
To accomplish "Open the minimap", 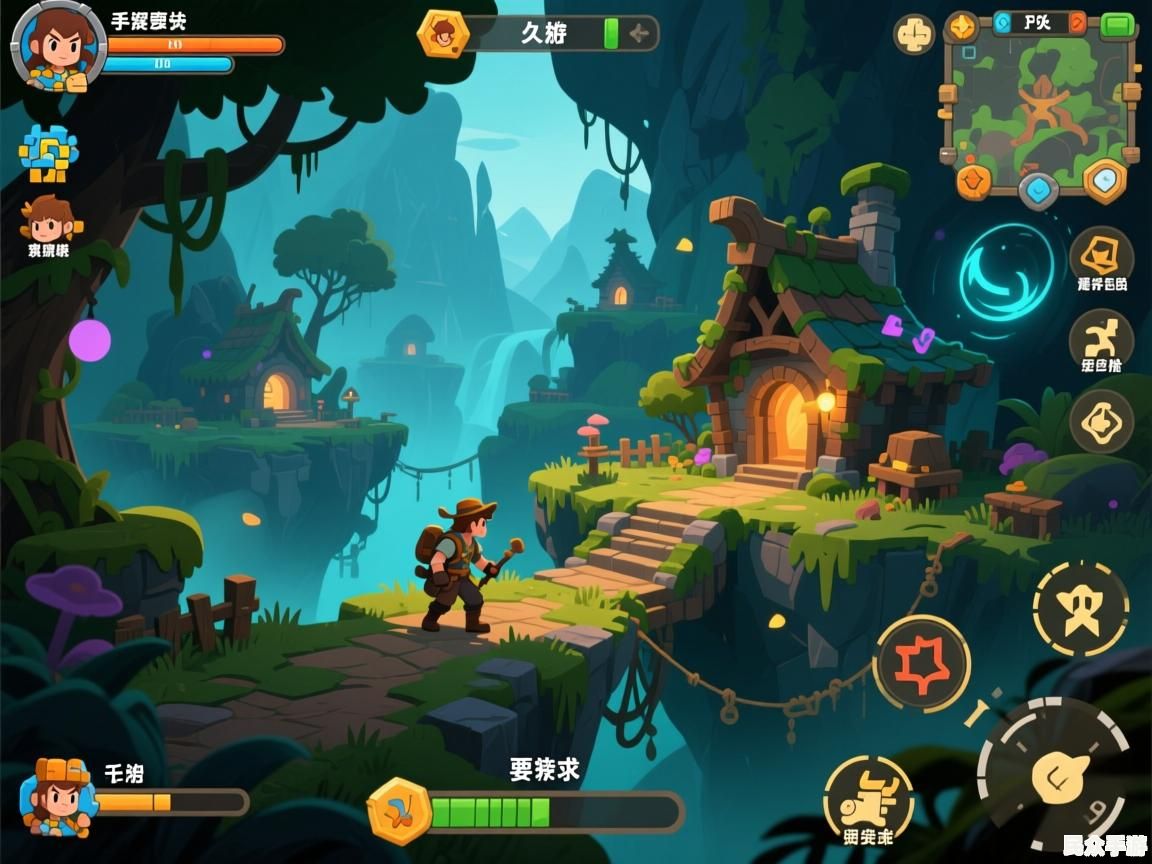I will coord(1037,100).
